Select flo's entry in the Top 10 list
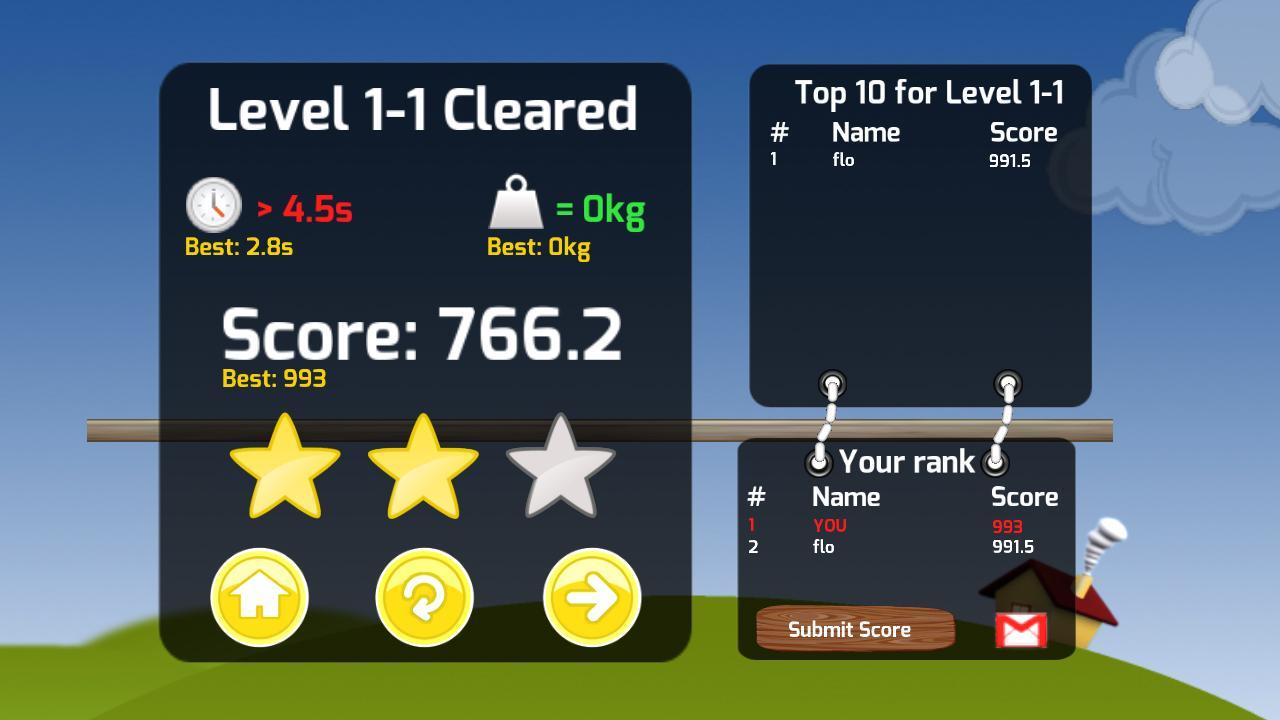The width and height of the screenshot is (1280, 720). point(842,158)
